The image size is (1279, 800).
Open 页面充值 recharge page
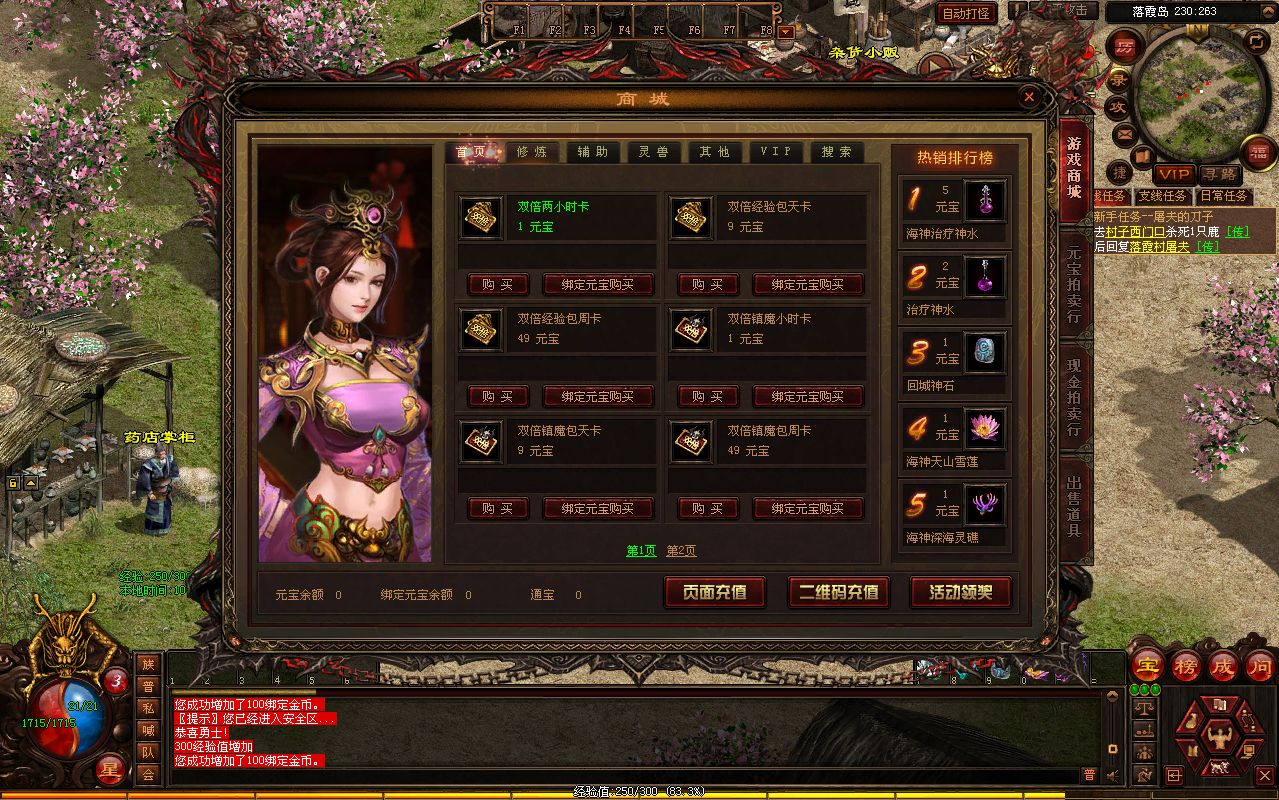tap(715, 592)
